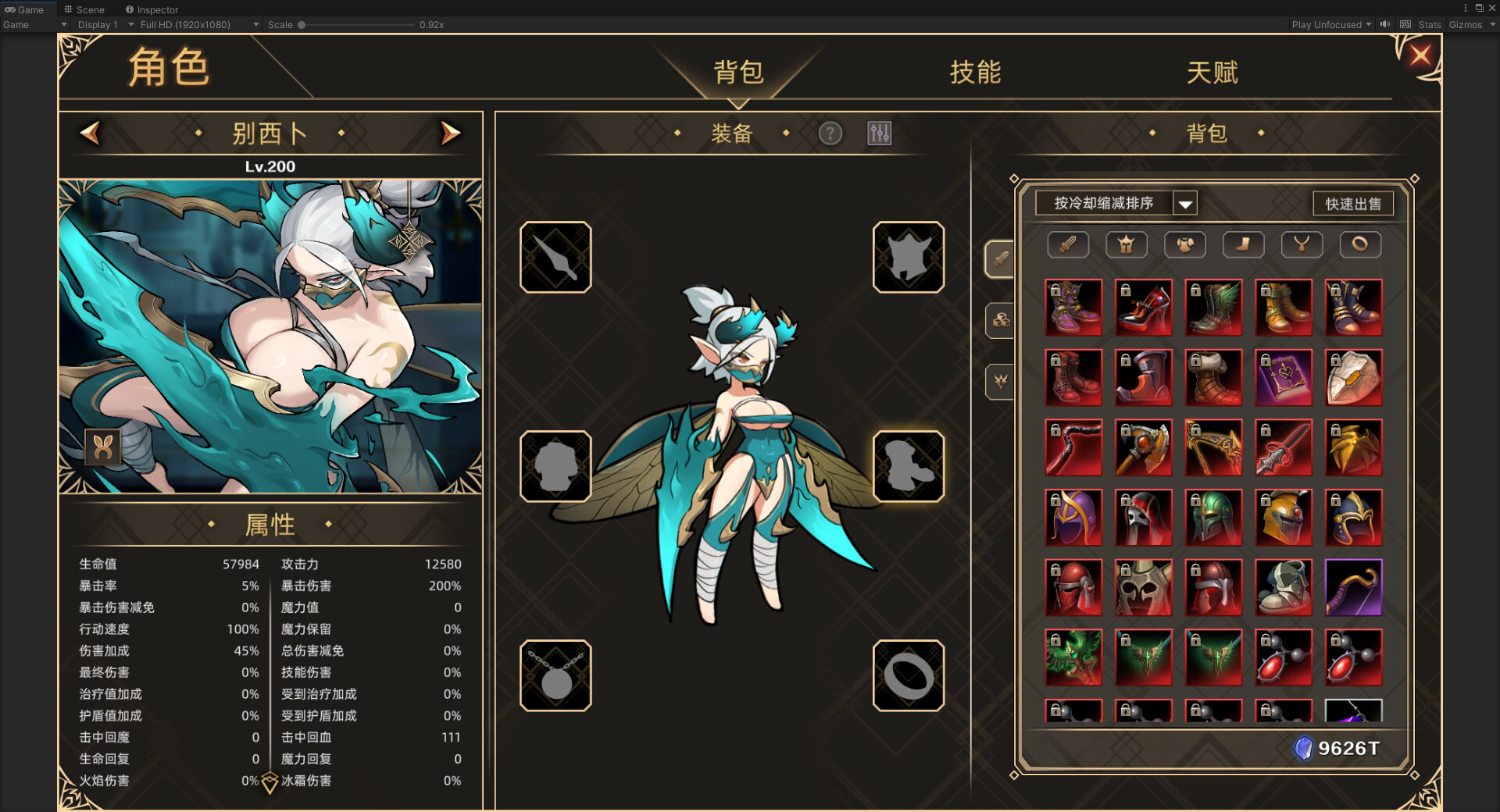Switch to the 天赋 tab
The height and width of the screenshot is (812, 1500).
[x=1213, y=72]
